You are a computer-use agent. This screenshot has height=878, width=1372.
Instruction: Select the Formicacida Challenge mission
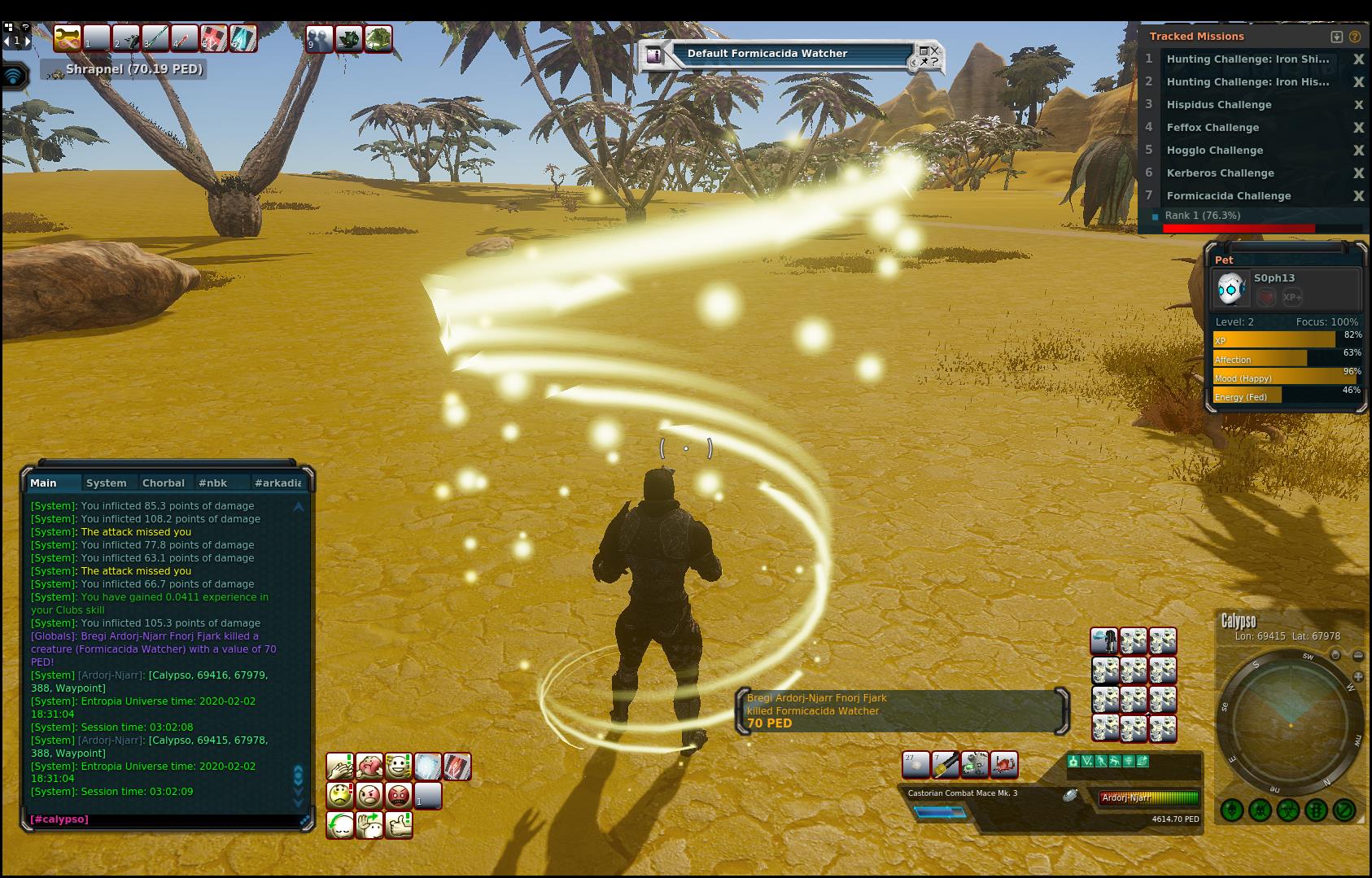click(x=1228, y=196)
